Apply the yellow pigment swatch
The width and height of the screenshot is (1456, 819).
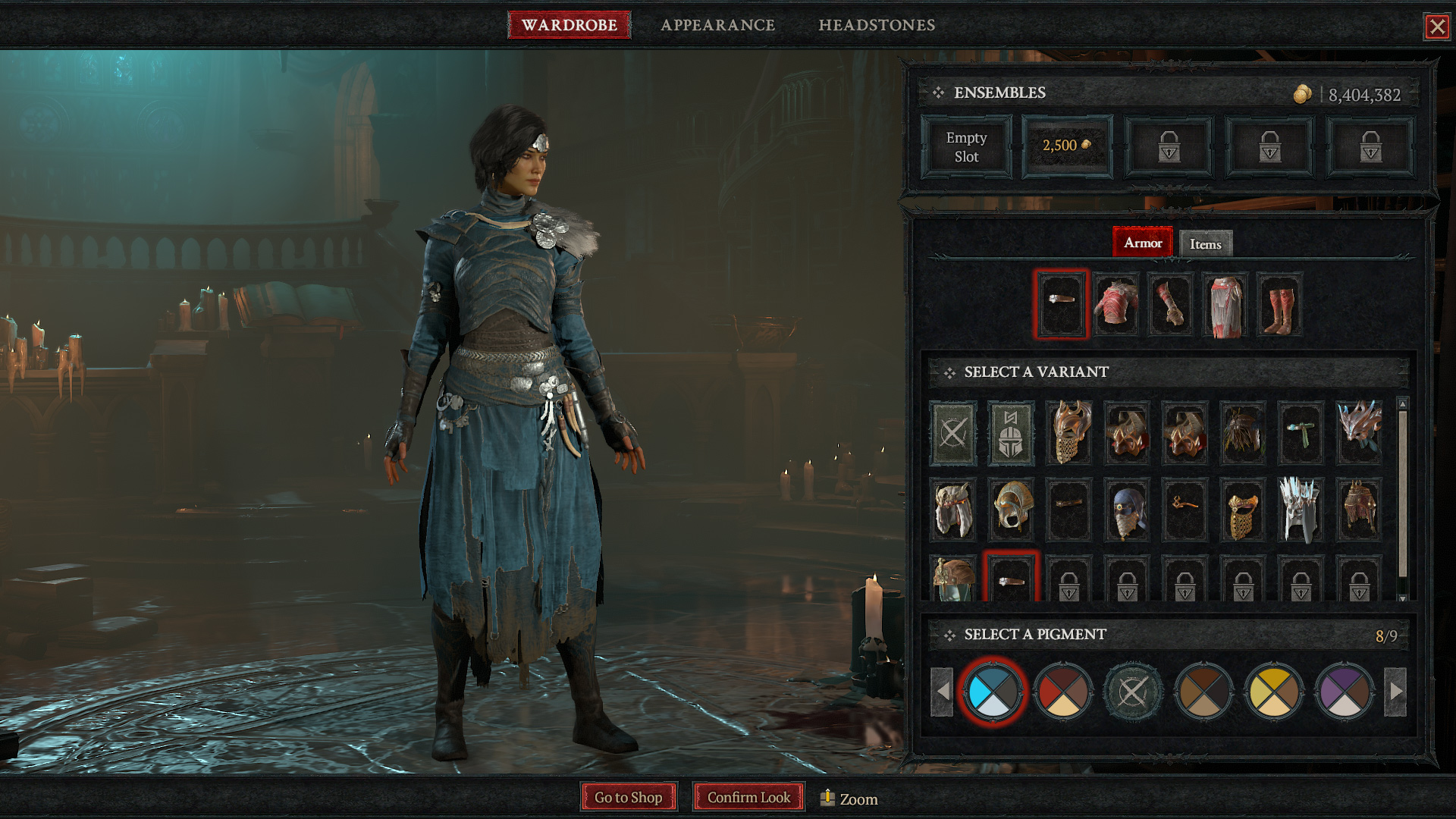coord(1273,691)
